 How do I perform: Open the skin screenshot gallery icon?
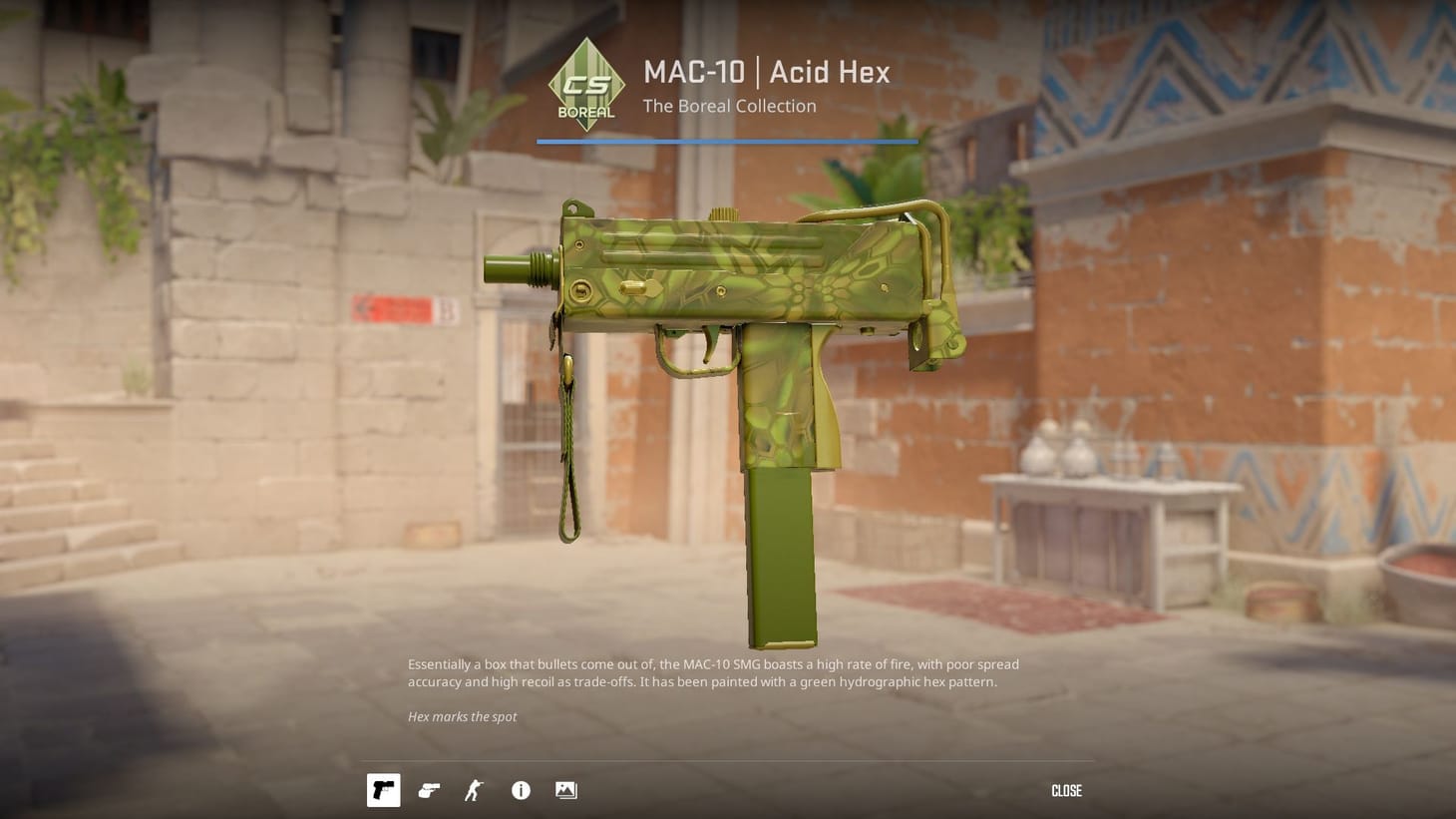click(x=565, y=790)
